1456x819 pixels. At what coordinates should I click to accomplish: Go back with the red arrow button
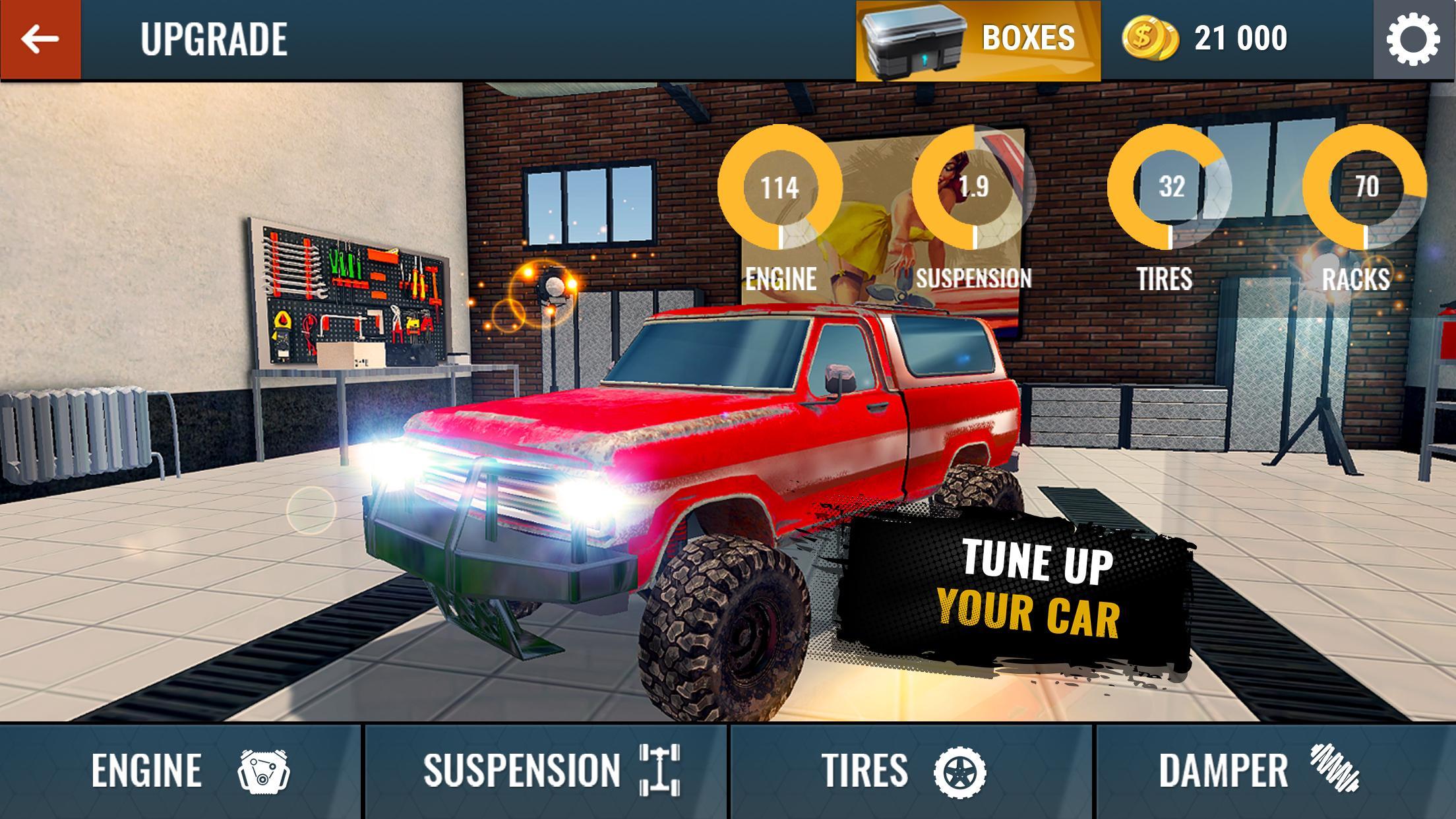pyautogui.click(x=40, y=40)
